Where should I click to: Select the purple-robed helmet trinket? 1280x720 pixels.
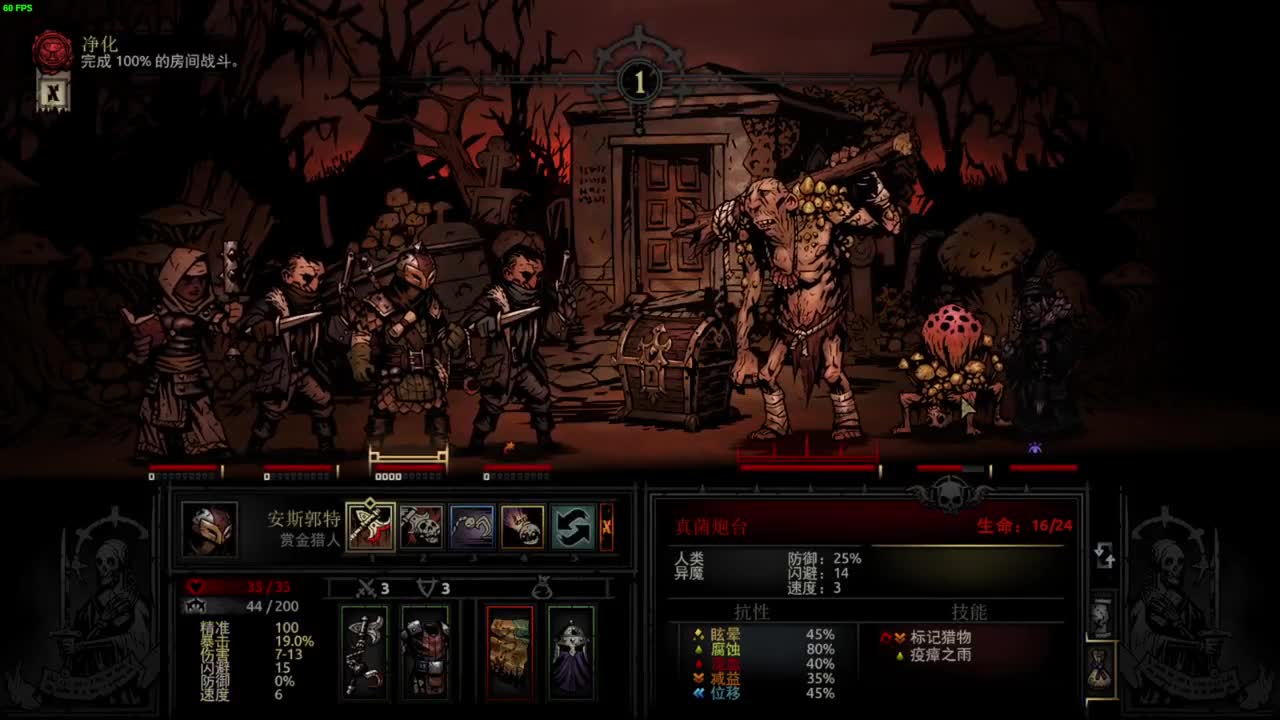tap(571, 652)
